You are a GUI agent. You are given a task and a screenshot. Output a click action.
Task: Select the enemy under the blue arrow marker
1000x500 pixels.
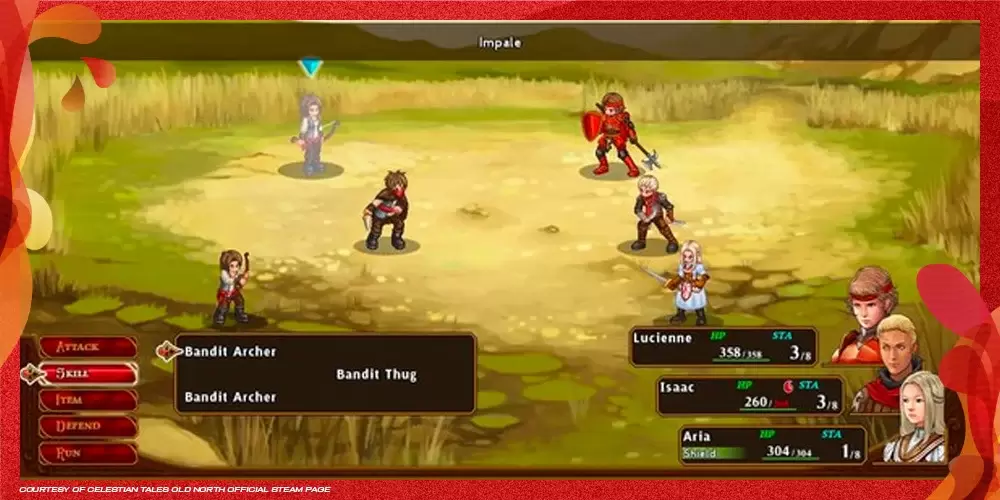click(x=312, y=135)
